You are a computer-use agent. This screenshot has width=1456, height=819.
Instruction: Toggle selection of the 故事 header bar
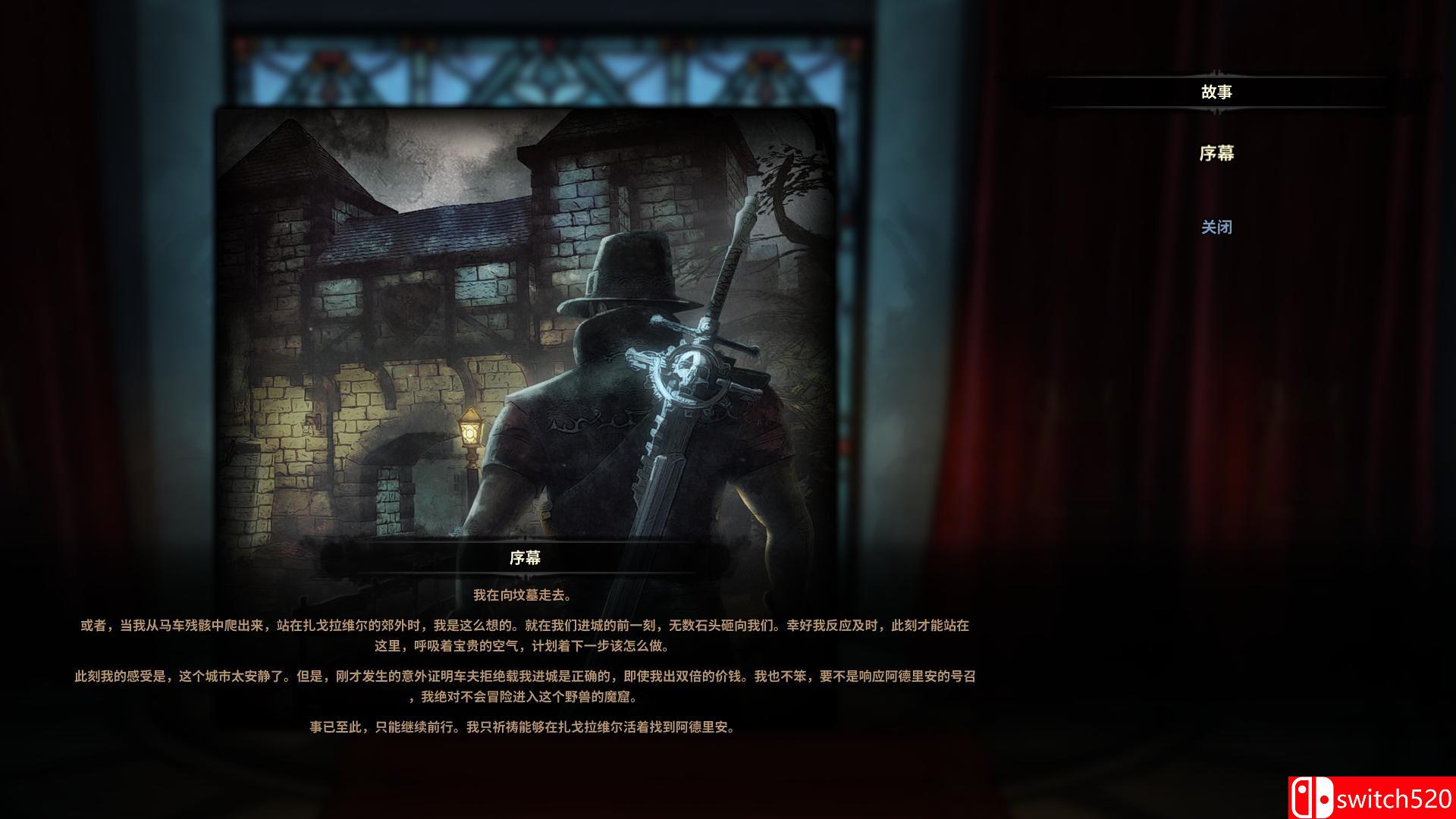[1219, 91]
